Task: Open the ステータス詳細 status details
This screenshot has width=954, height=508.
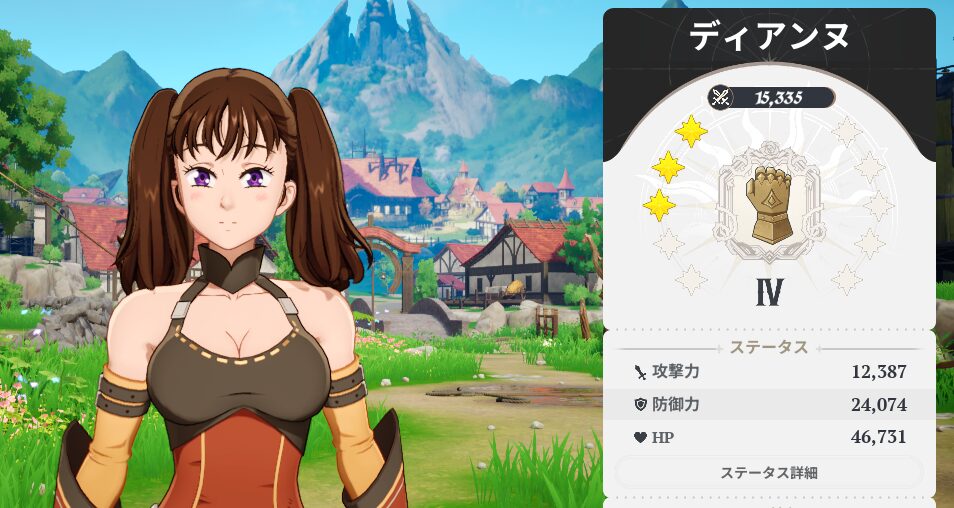Action: coord(768,472)
